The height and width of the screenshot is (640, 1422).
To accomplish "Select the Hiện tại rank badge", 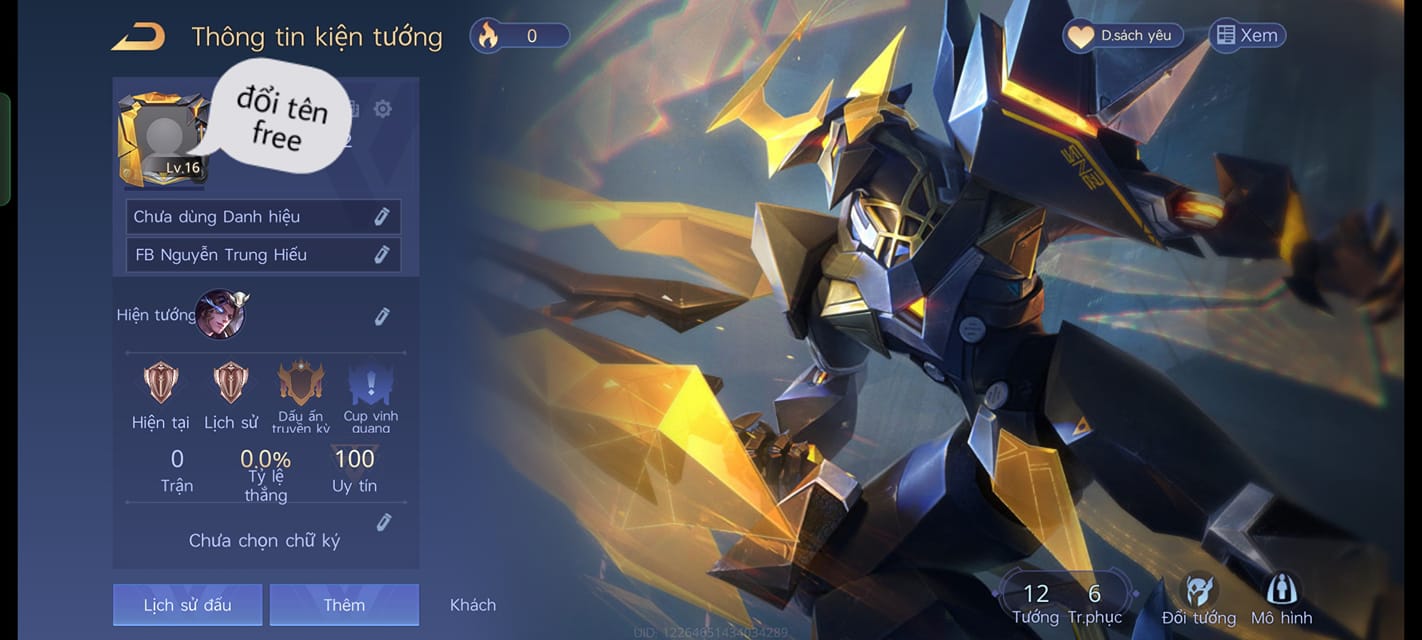I will [x=160, y=383].
